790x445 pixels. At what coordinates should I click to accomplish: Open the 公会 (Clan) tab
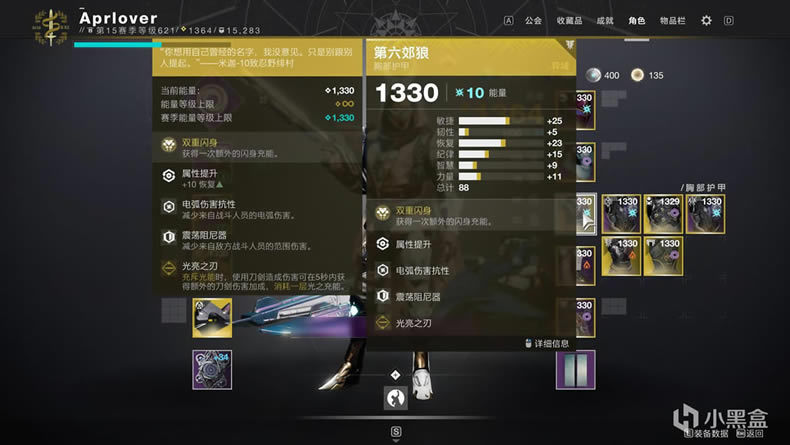(533, 20)
